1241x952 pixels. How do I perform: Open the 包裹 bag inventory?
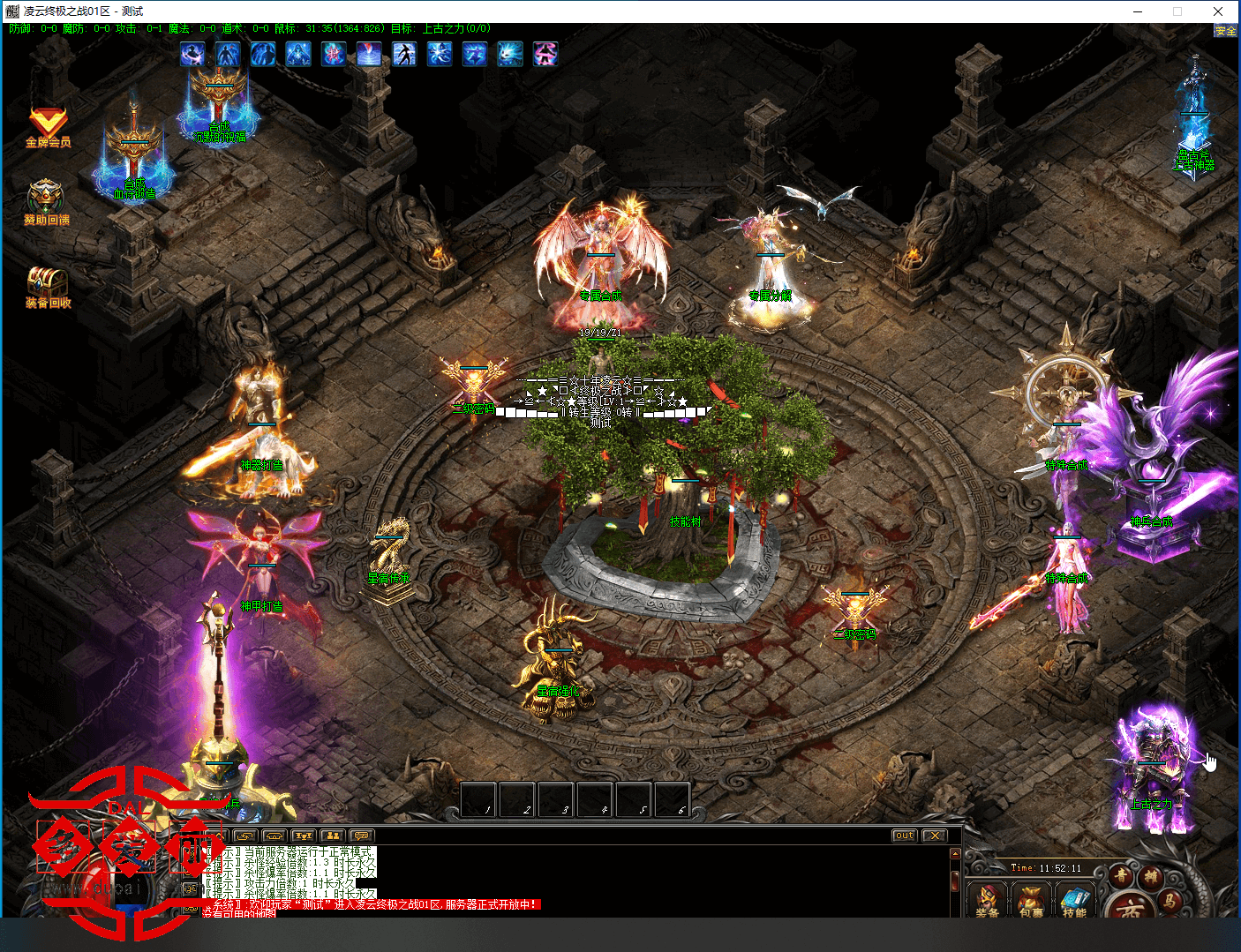pyautogui.click(x=1031, y=900)
